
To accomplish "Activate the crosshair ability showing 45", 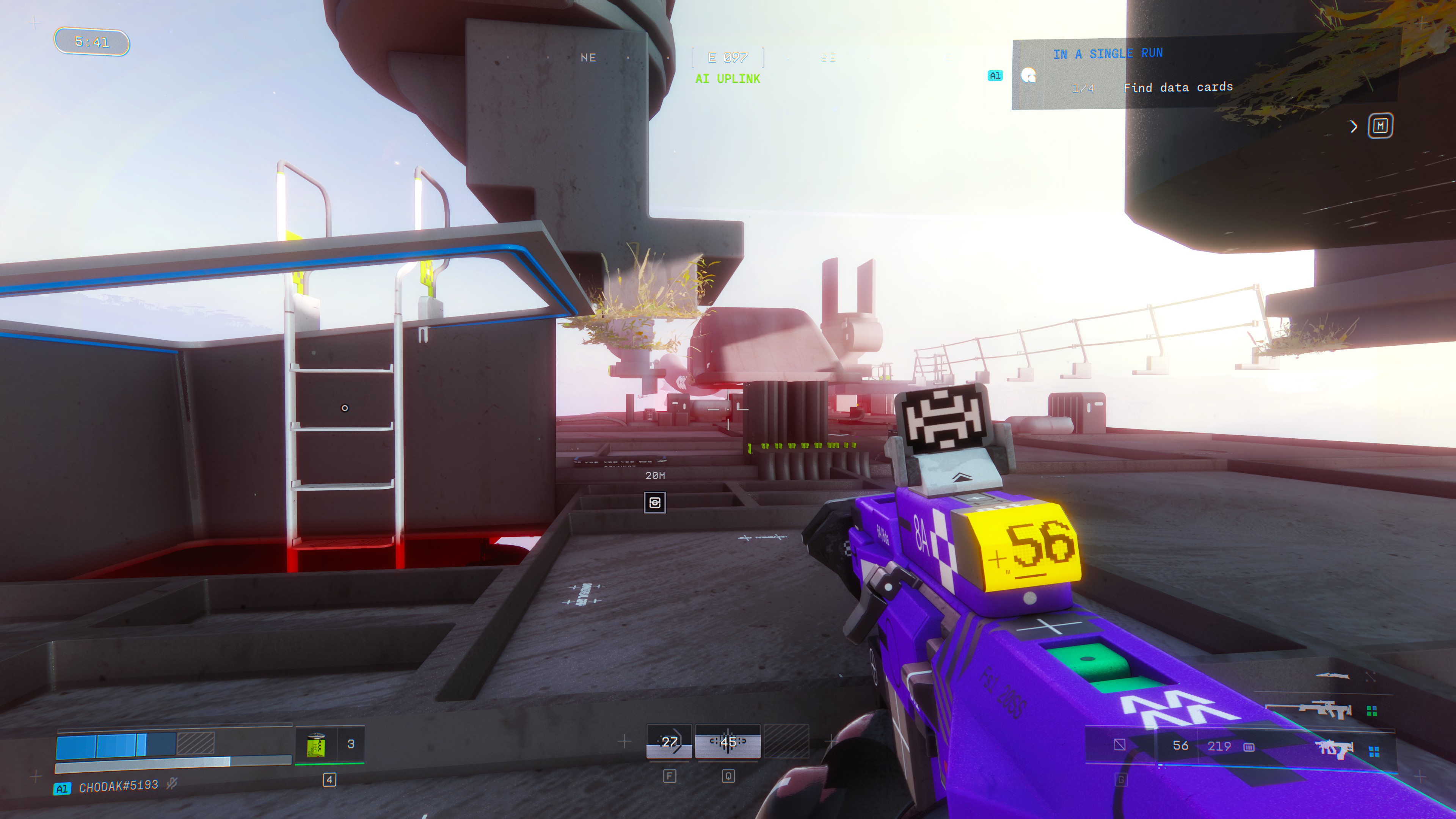I will 728,742.
